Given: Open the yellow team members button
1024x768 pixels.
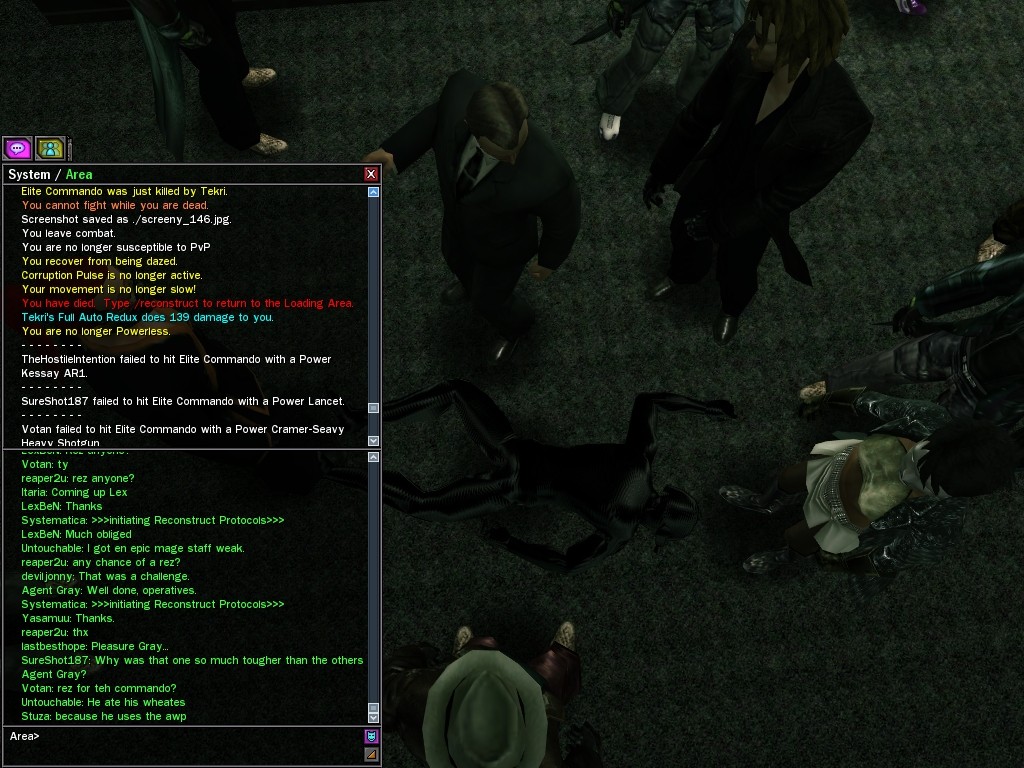Looking at the screenshot, I should tap(50, 149).
